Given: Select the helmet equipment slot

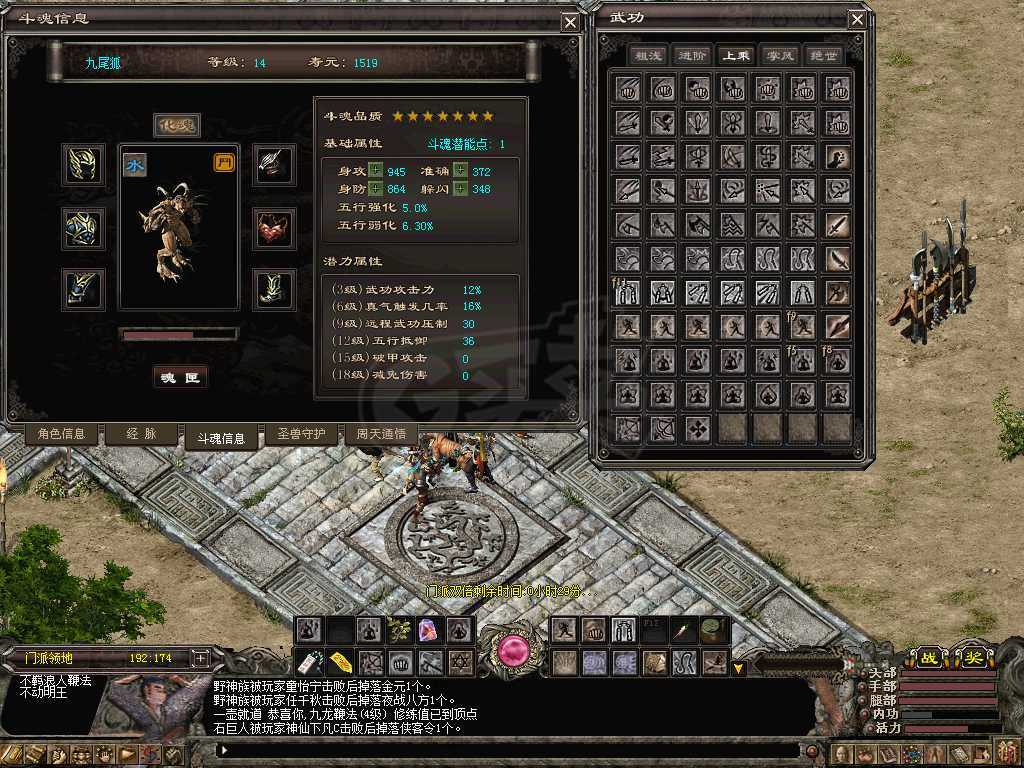Looking at the screenshot, I should pos(83,164).
